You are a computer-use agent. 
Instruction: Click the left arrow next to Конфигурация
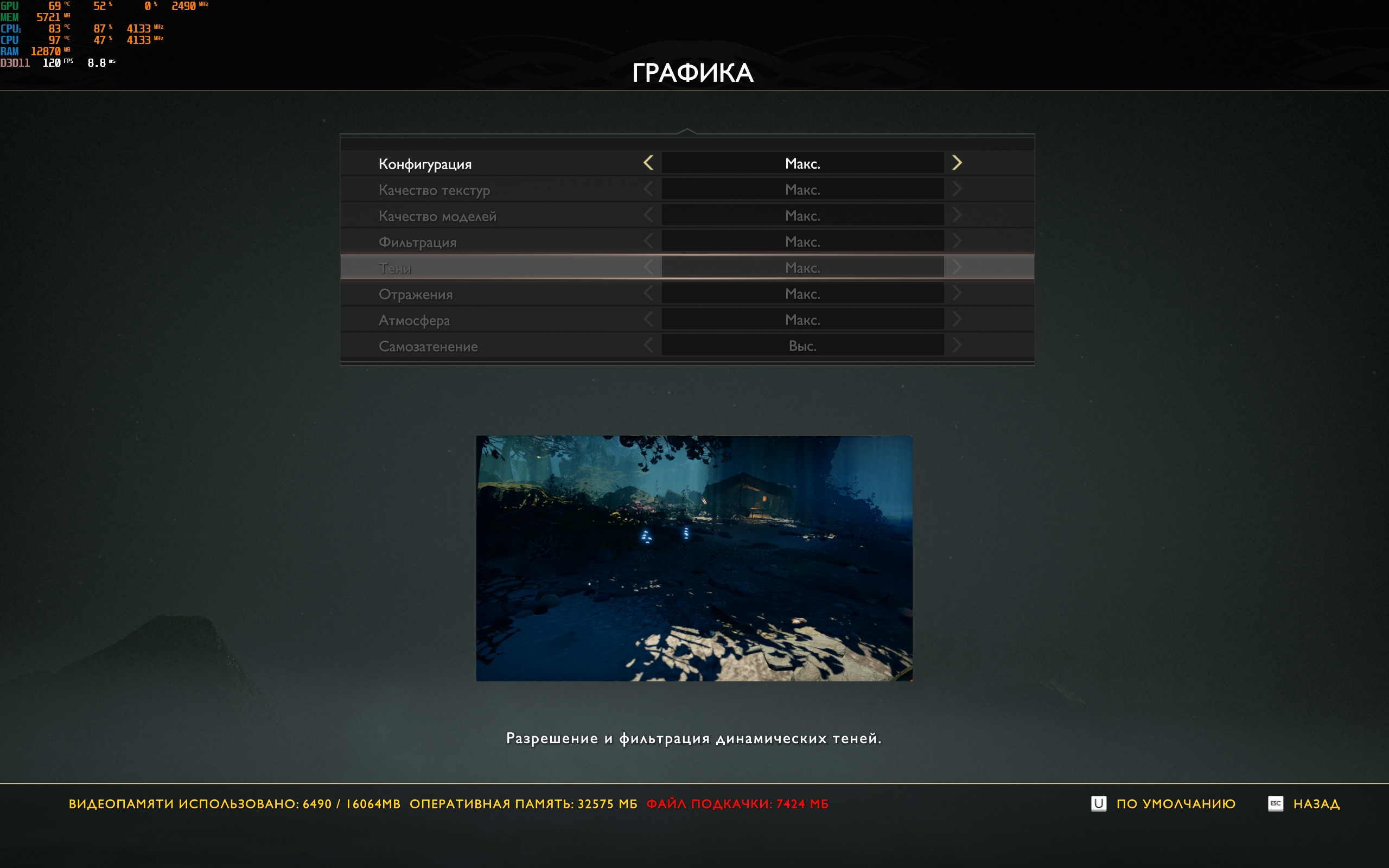(648, 163)
